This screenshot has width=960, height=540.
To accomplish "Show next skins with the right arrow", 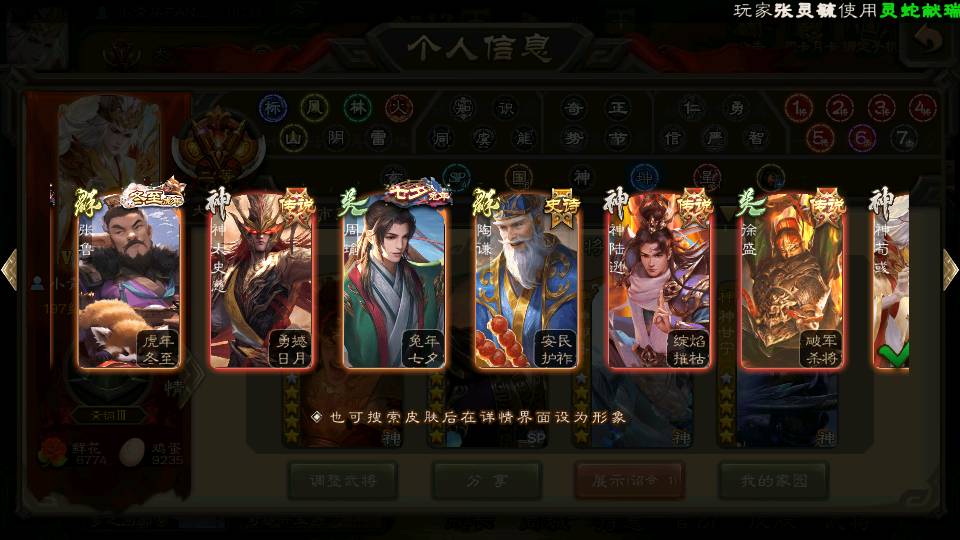I will pyautogui.click(x=950, y=270).
